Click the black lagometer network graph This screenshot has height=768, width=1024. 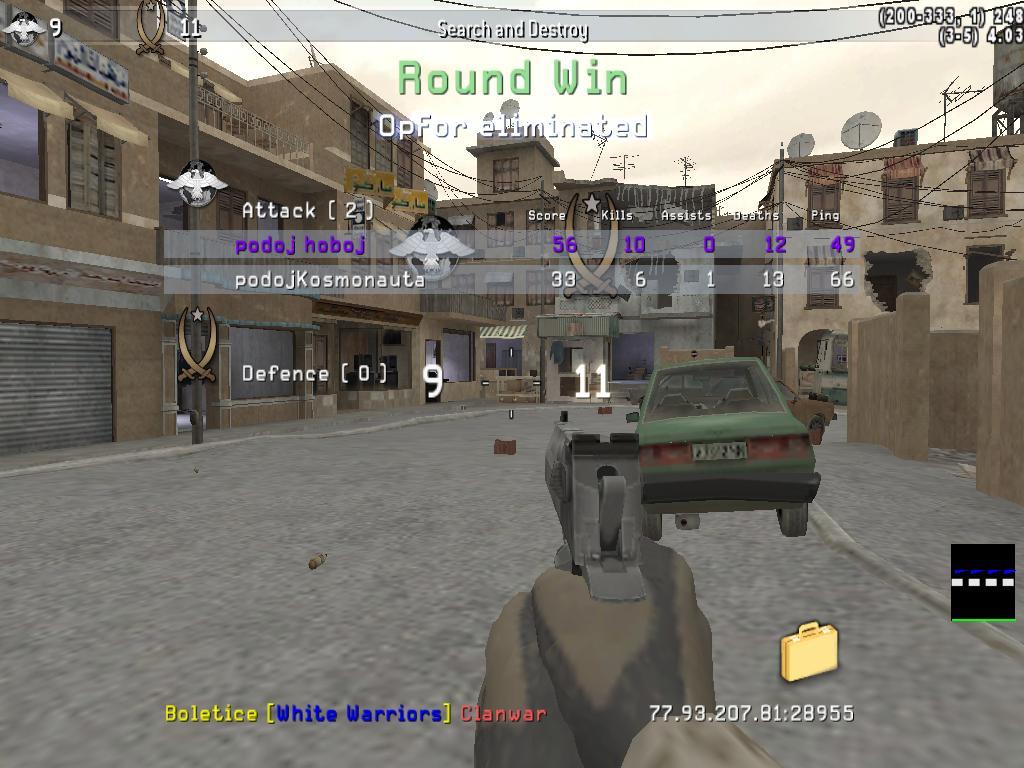click(x=982, y=582)
